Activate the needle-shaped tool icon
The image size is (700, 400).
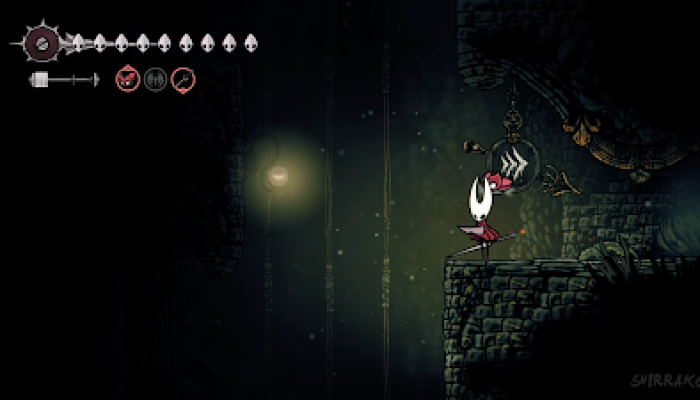click(183, 79)
